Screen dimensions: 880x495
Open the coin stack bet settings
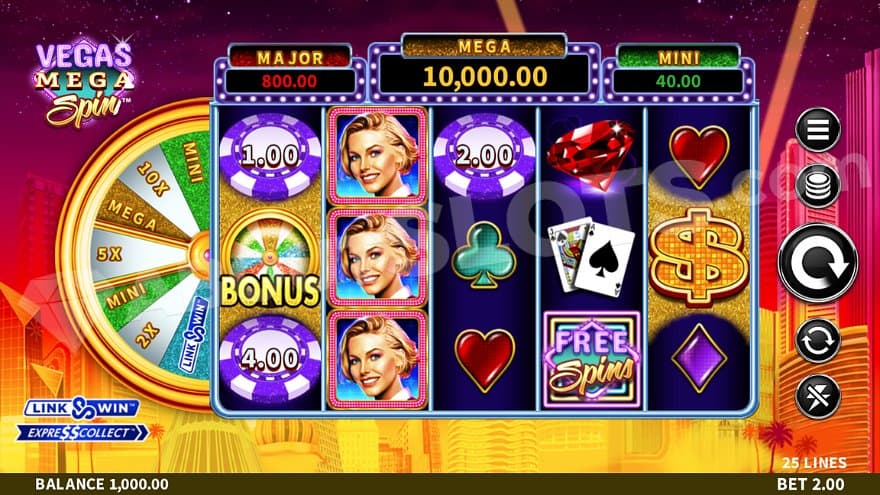[817, 187]
